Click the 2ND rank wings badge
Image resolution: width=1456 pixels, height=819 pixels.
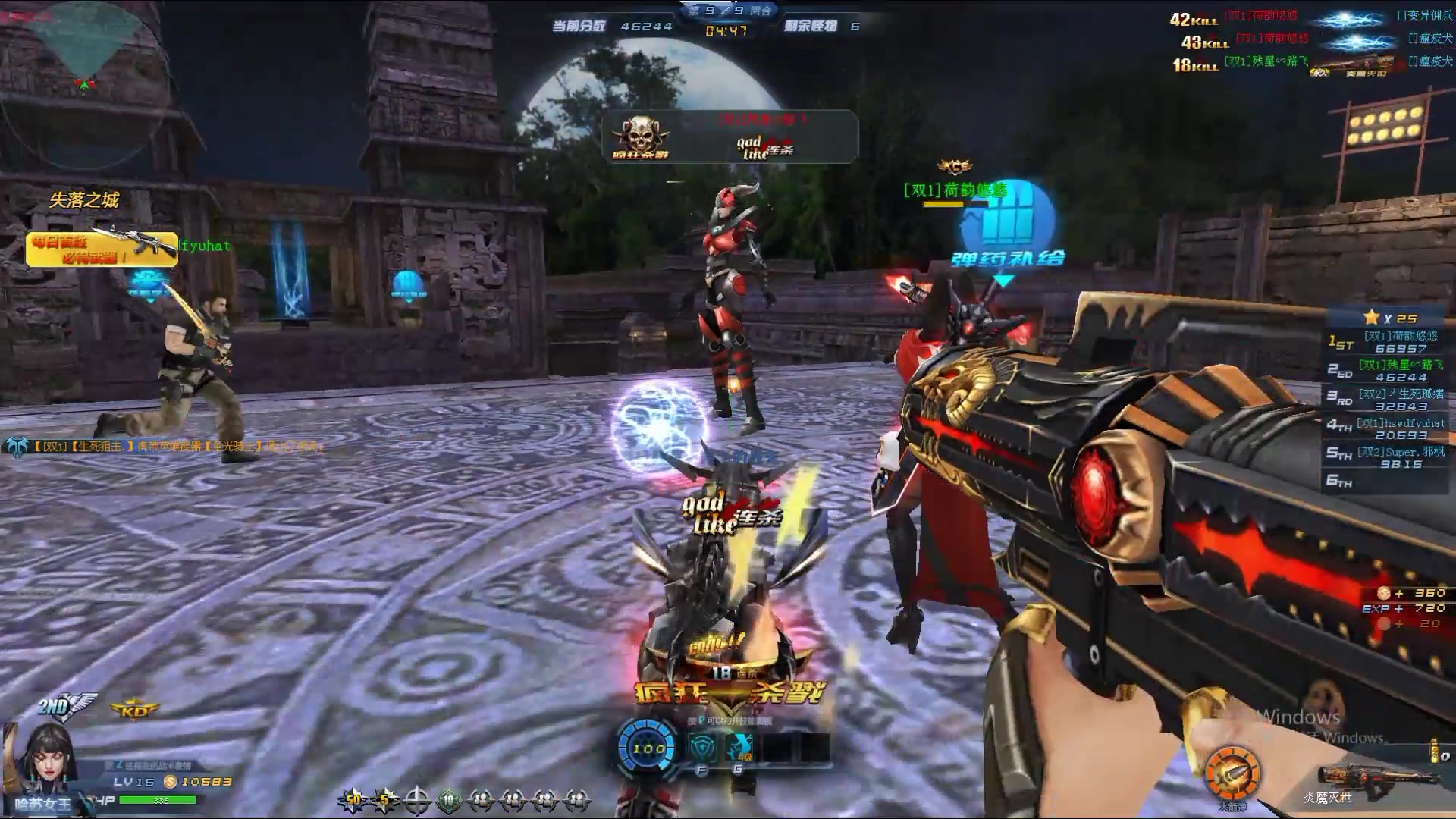pos(67,706)
